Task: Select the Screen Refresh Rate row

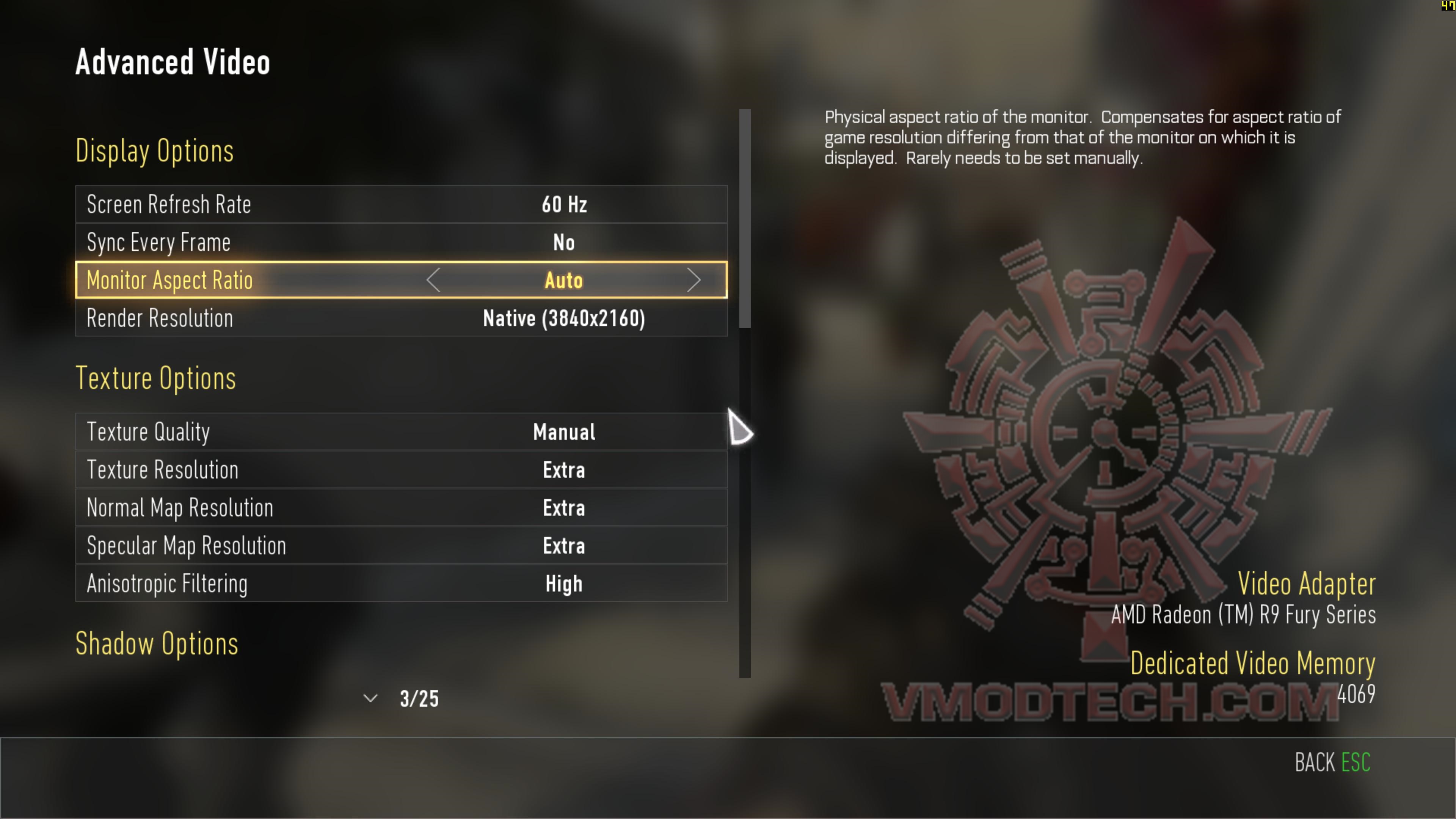Action: coord(401,204)
